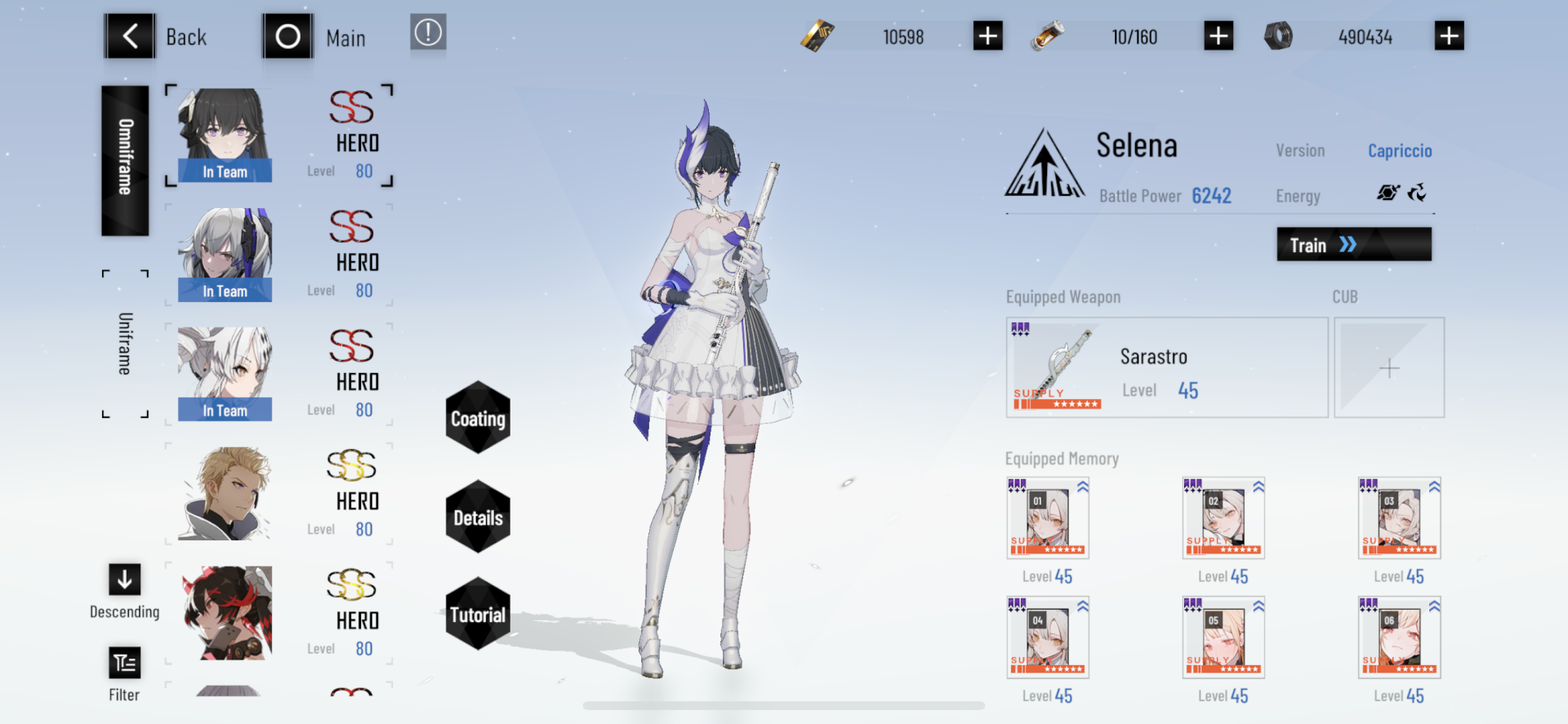Click the recycle-style energy icon next to Energy

click(x=1419, y=193)
